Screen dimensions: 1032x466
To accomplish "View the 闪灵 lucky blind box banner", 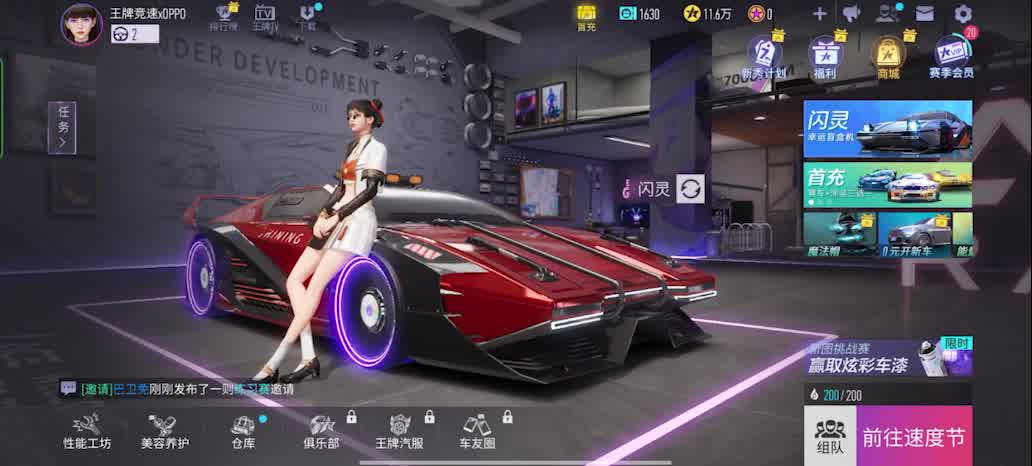I will click(887, 128).
